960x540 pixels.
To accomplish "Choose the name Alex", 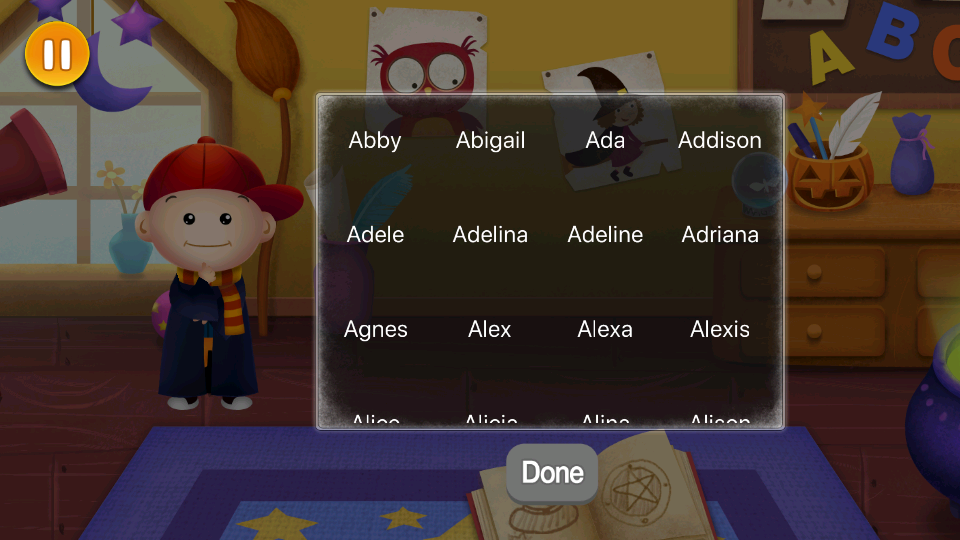I will (490, 330).
